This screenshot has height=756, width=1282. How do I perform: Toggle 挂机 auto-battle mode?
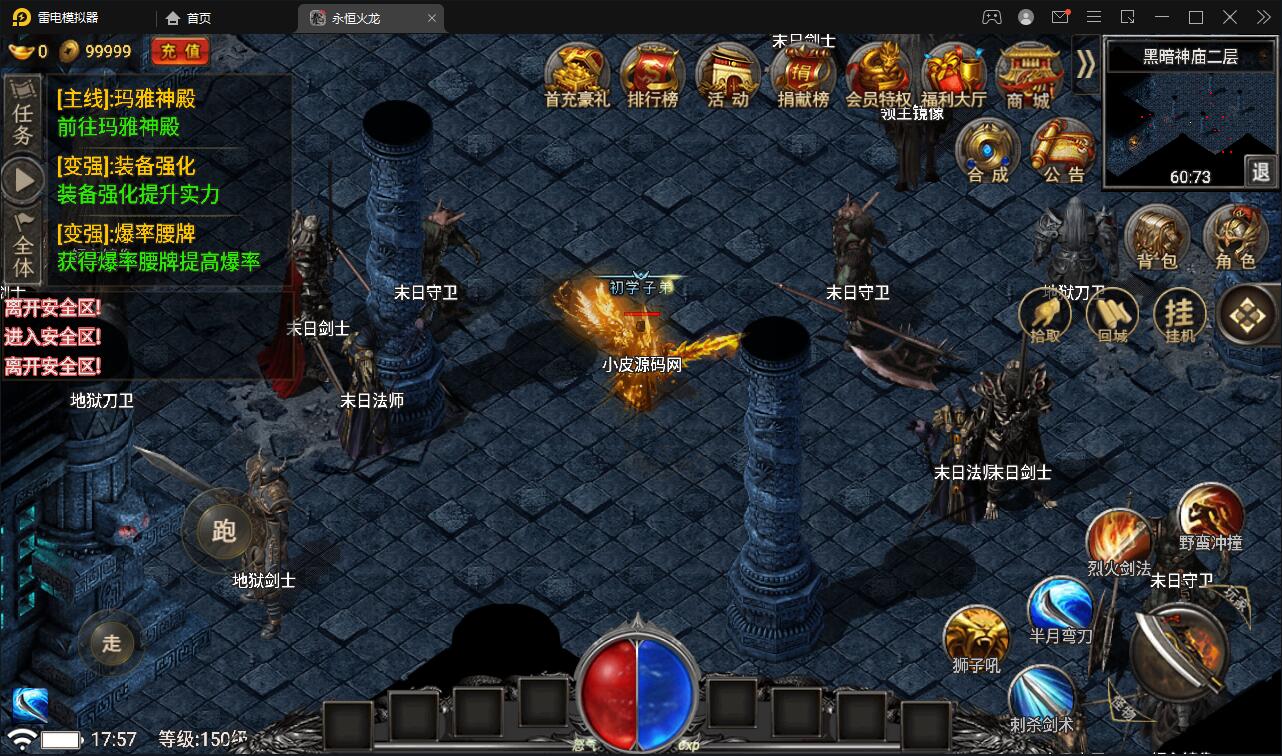1180,316
